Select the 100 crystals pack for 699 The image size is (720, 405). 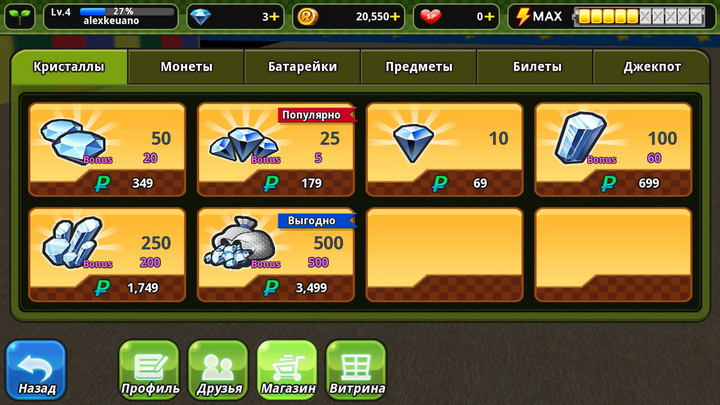click(x=613, y=148)
